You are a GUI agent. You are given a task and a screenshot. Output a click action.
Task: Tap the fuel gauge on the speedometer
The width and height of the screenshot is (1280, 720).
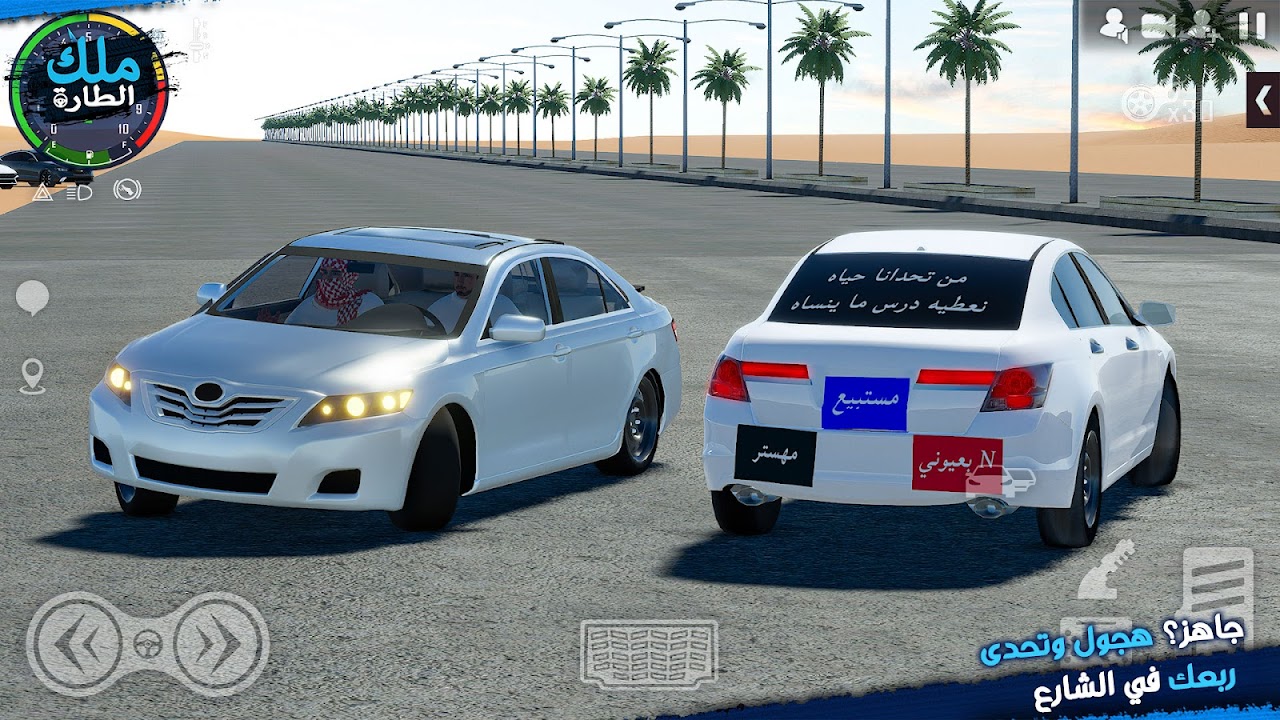[x=89, y=154]
